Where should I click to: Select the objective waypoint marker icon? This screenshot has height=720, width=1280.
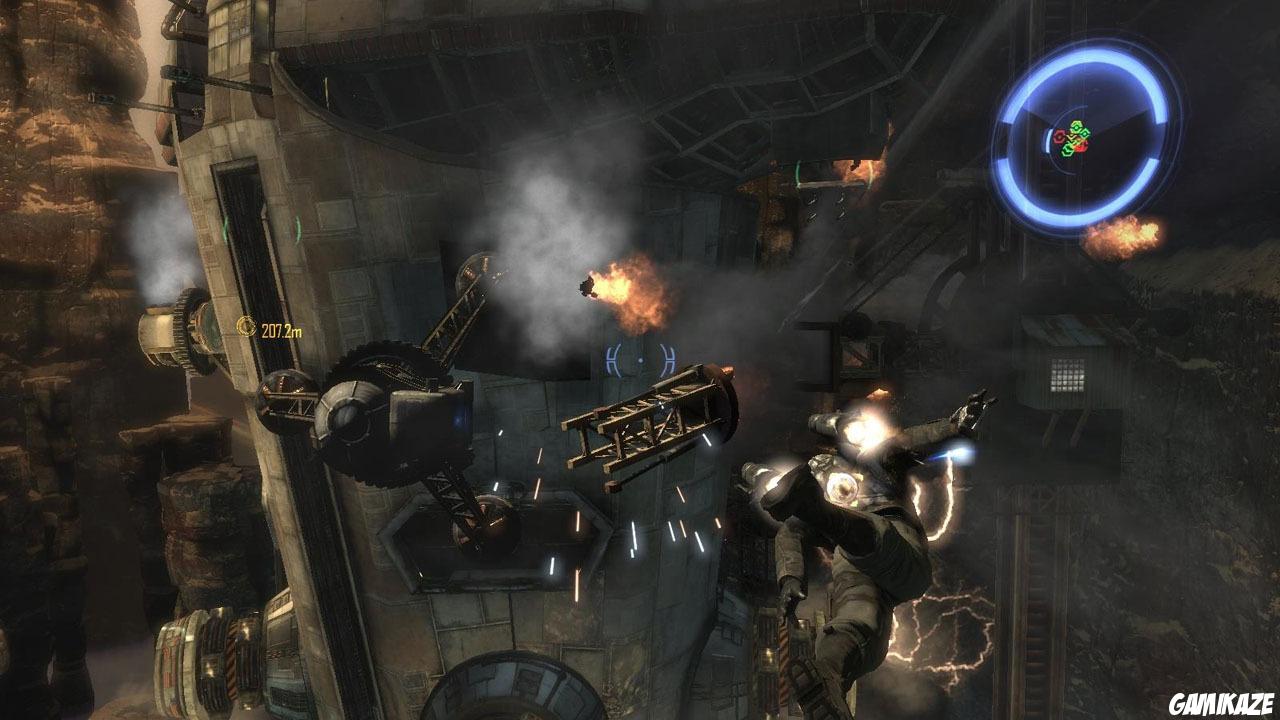tap(246, 326)
